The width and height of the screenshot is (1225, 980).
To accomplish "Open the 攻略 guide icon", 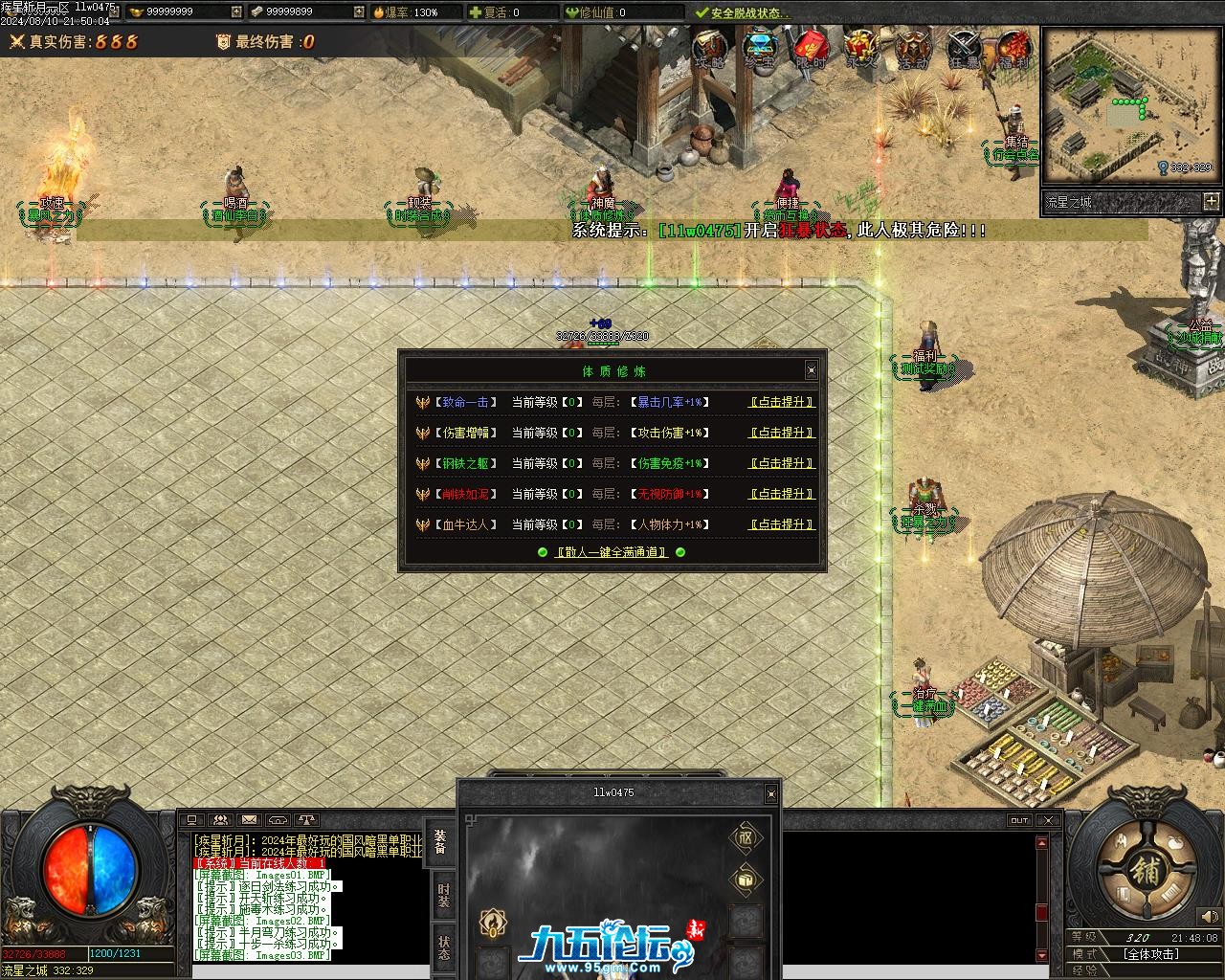I will pos(709,48).
